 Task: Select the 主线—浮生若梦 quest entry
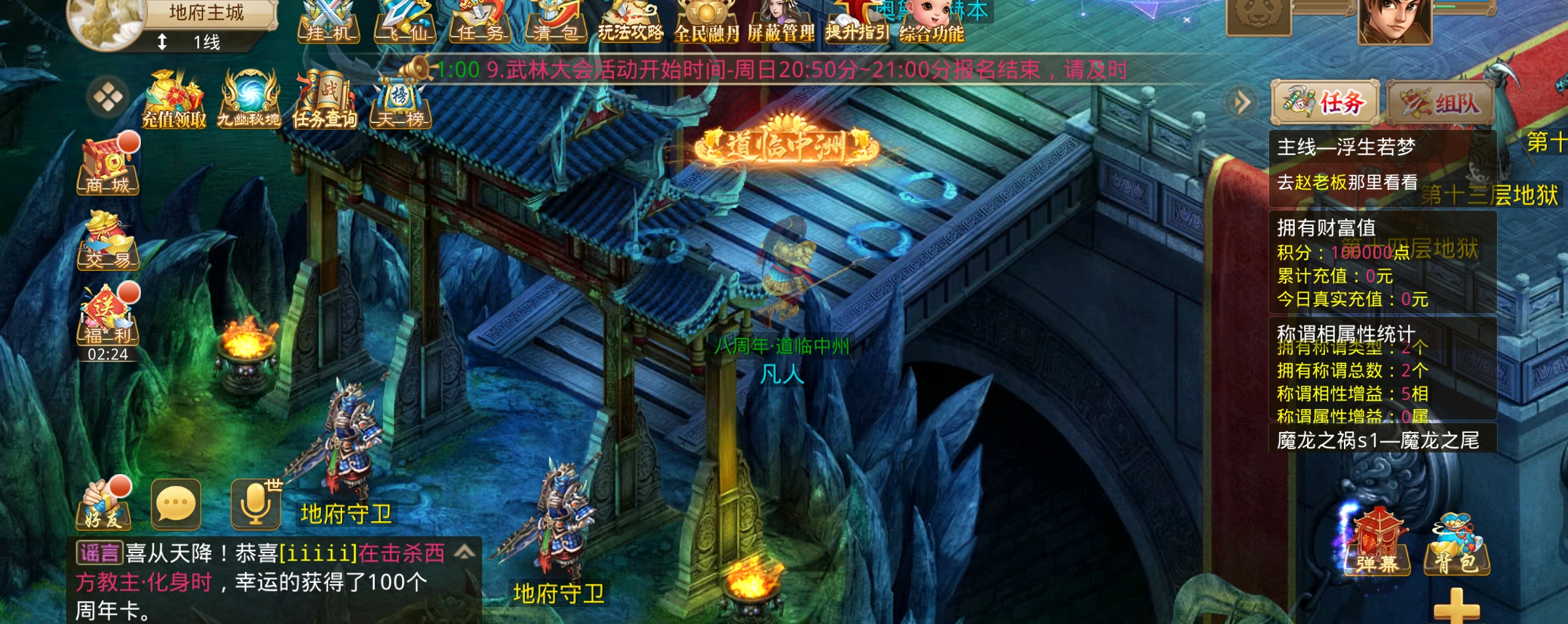click(x=1347, y=147)
